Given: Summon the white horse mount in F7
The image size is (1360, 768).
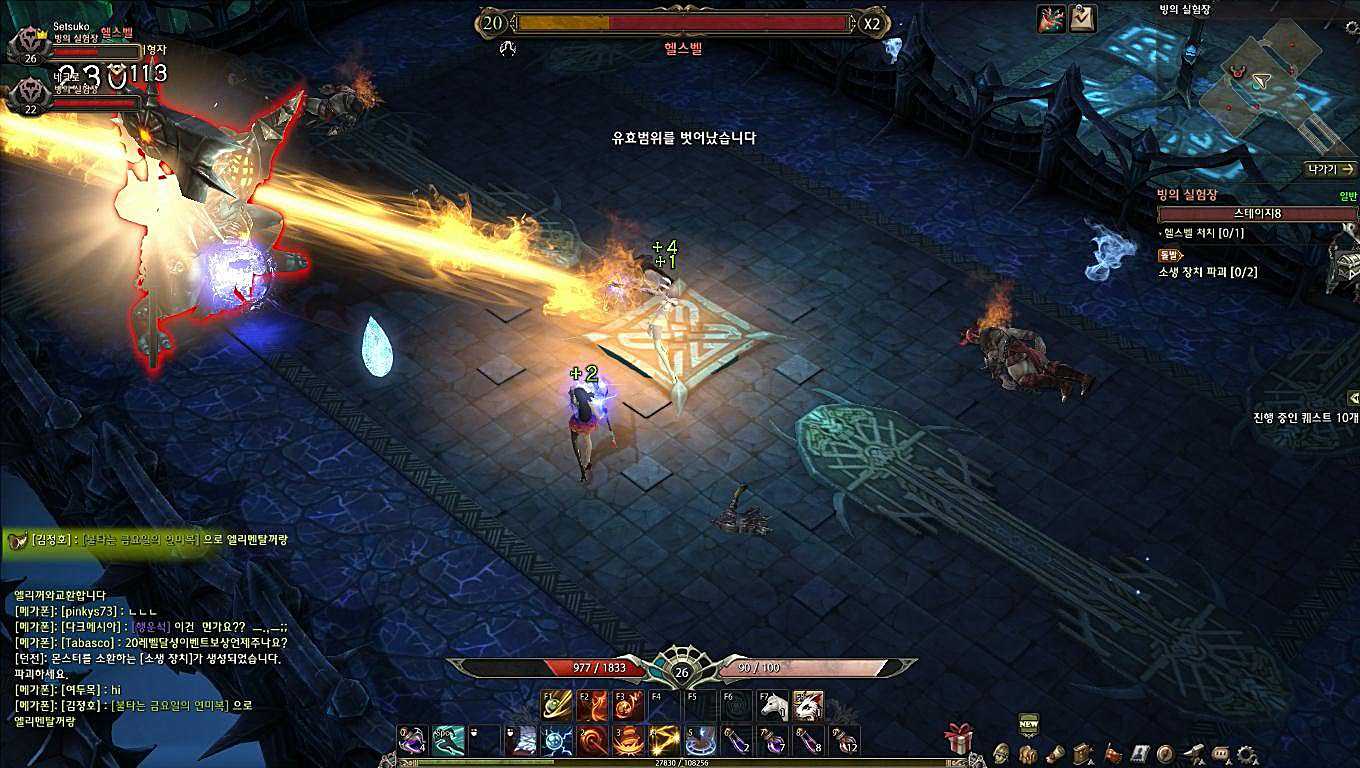Looking at the screenshot, I should coord(771,705).
